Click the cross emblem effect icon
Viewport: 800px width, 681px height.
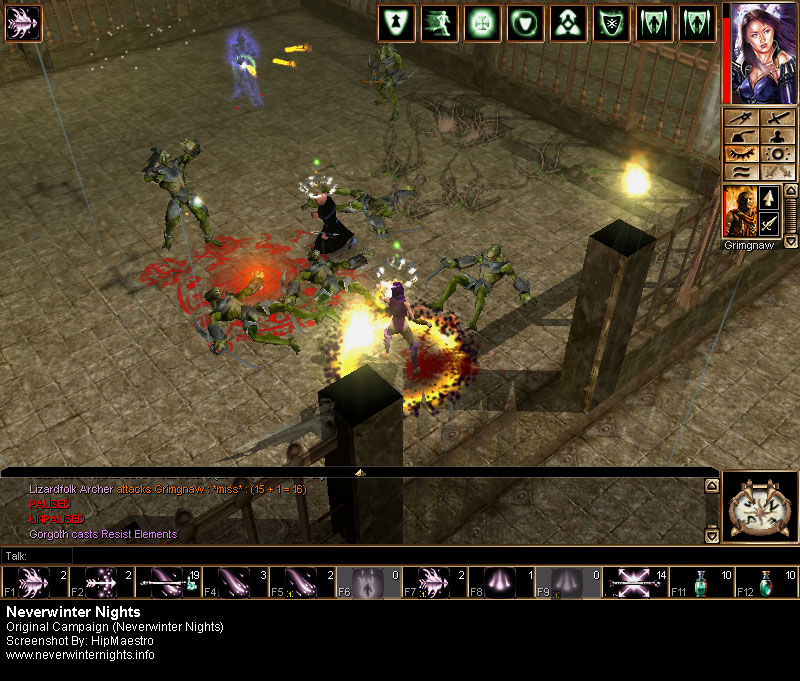coord(482,23)
